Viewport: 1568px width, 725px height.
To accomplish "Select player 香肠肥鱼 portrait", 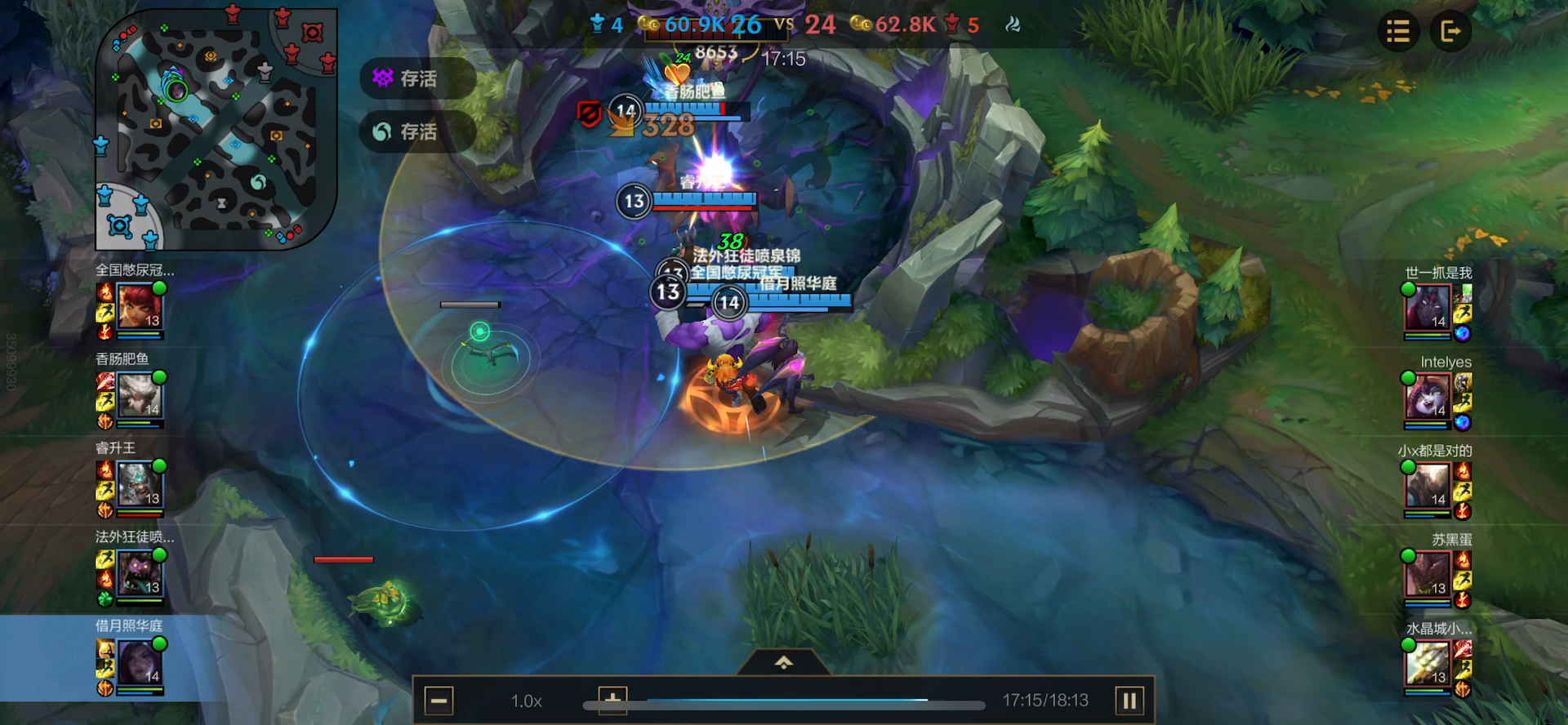I will (x=140, y=396).
